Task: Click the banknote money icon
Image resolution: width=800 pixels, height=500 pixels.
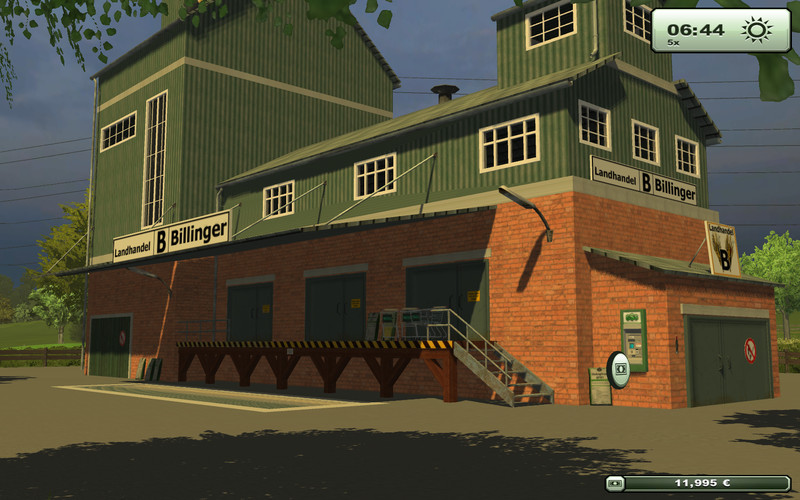Action: 616,483
